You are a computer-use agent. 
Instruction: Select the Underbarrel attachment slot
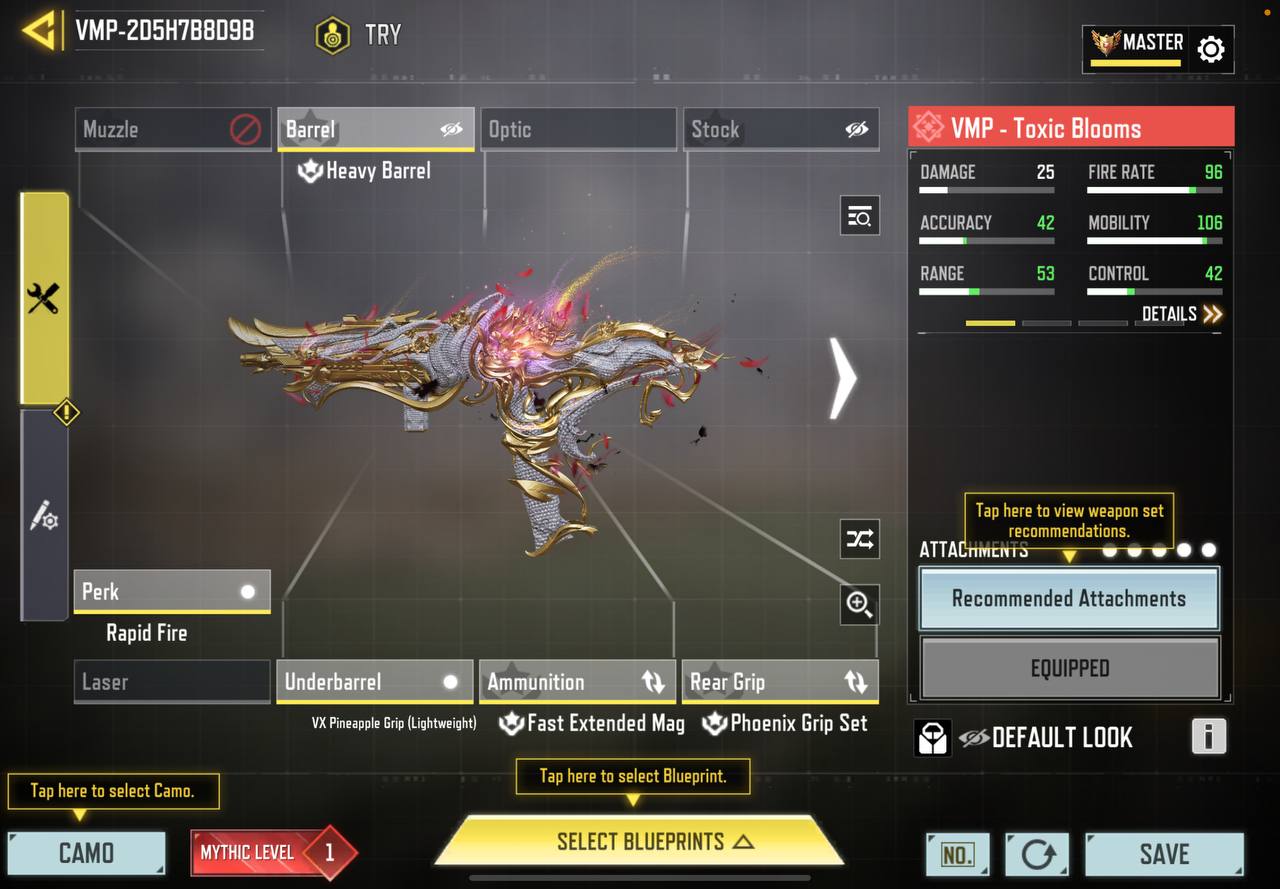tap(374, 682)
